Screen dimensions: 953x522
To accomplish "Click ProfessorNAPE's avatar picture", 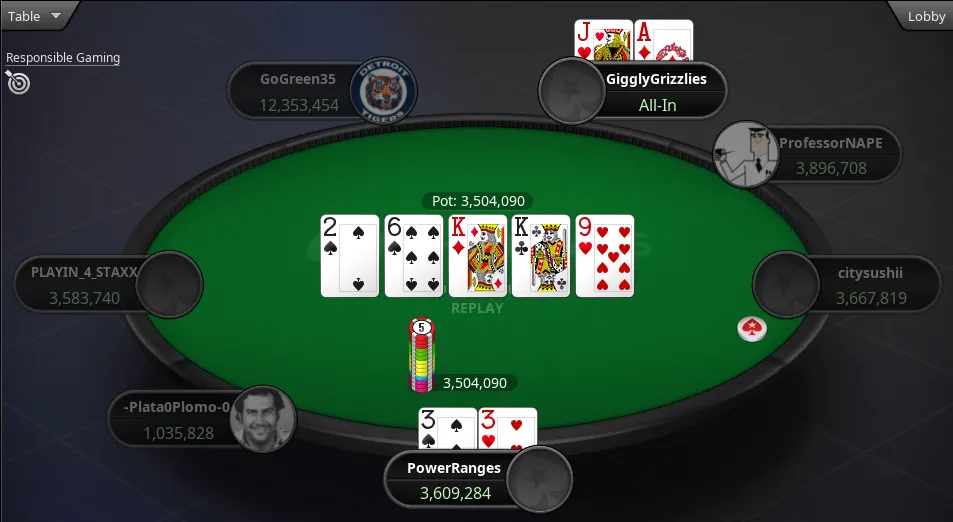I will click(x=745, y=154).
